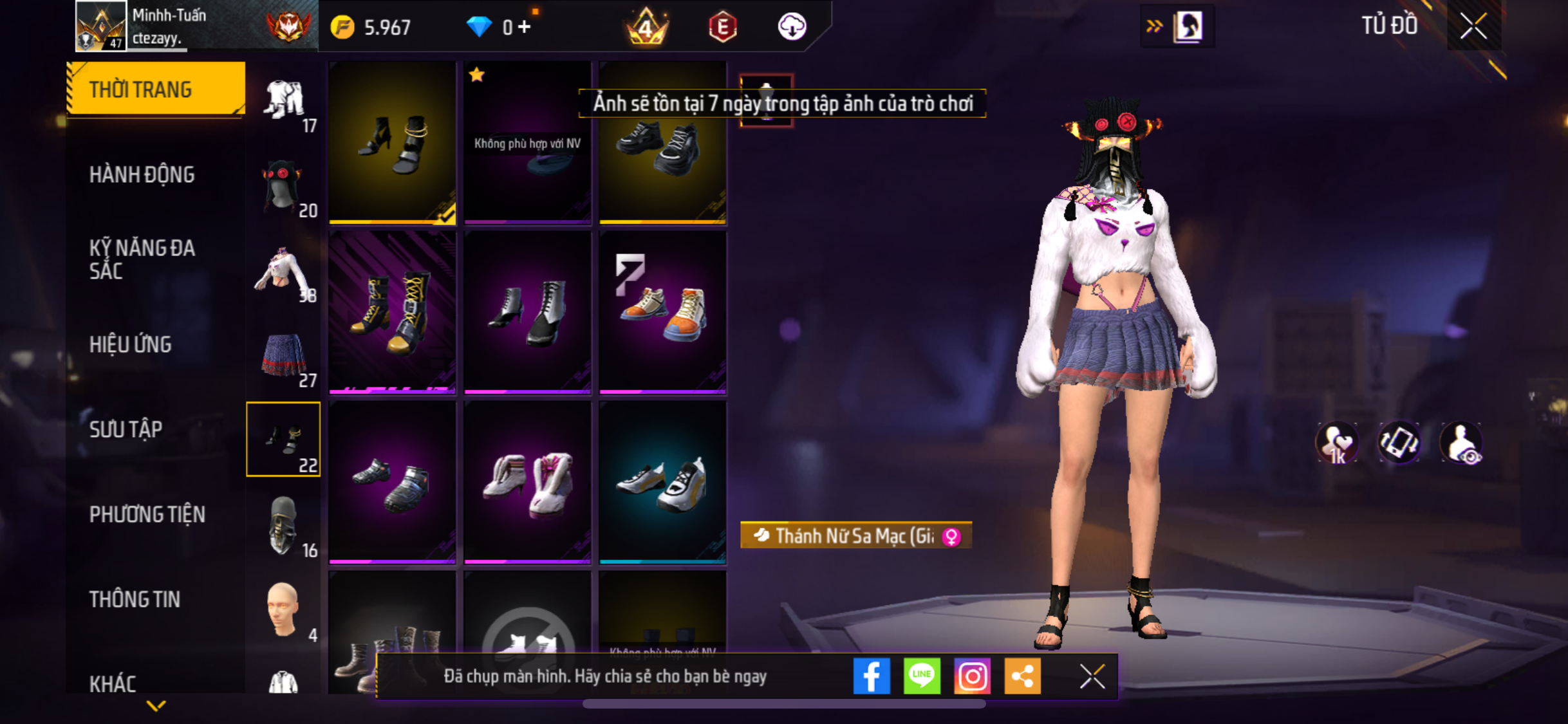
Task: Dismiss the screenshot share banner
Action: pyautogui.click(x=1092, y=676)
